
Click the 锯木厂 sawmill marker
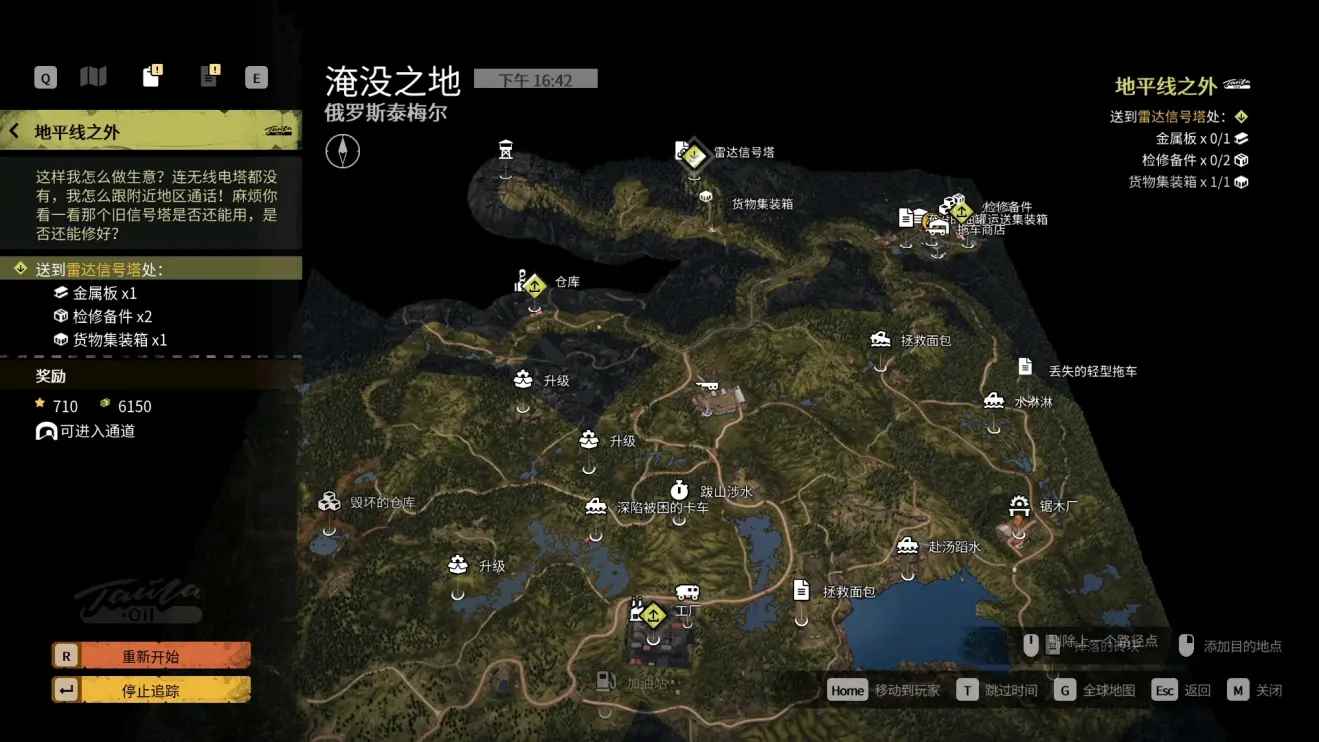pos(1019,504)
